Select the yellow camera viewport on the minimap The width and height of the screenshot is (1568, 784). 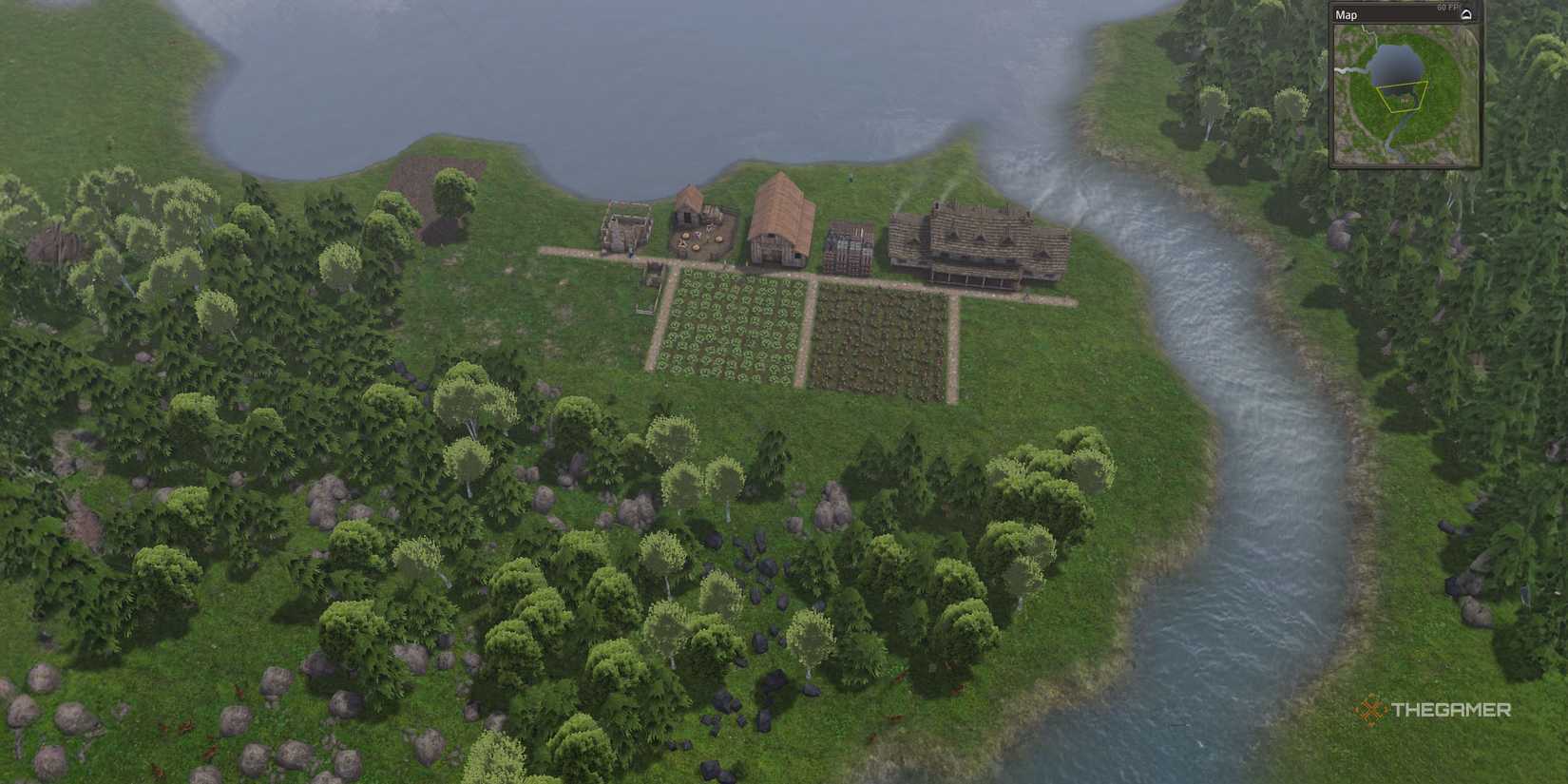1403,98
